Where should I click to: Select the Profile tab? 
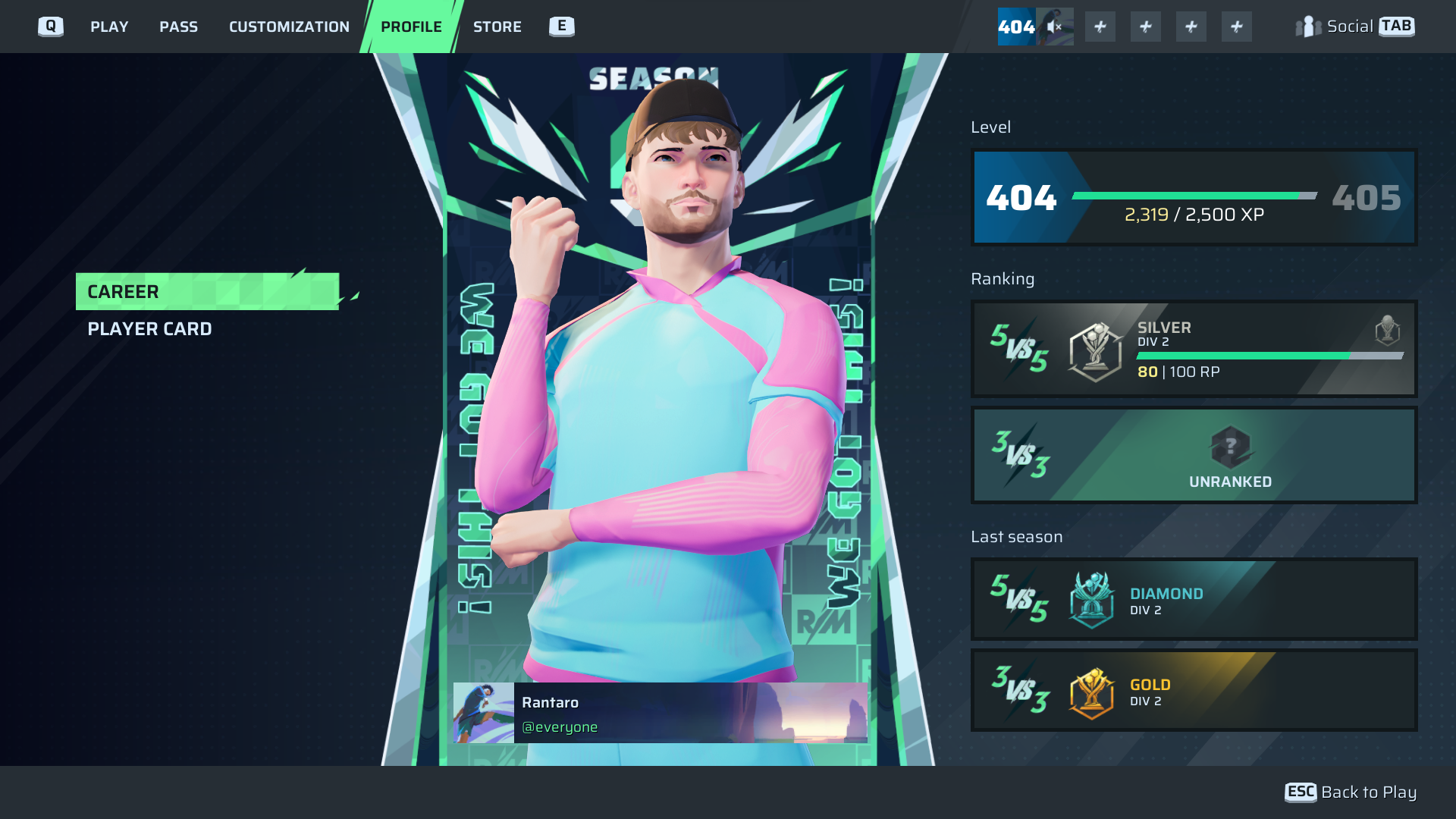[x=411, y=27]
